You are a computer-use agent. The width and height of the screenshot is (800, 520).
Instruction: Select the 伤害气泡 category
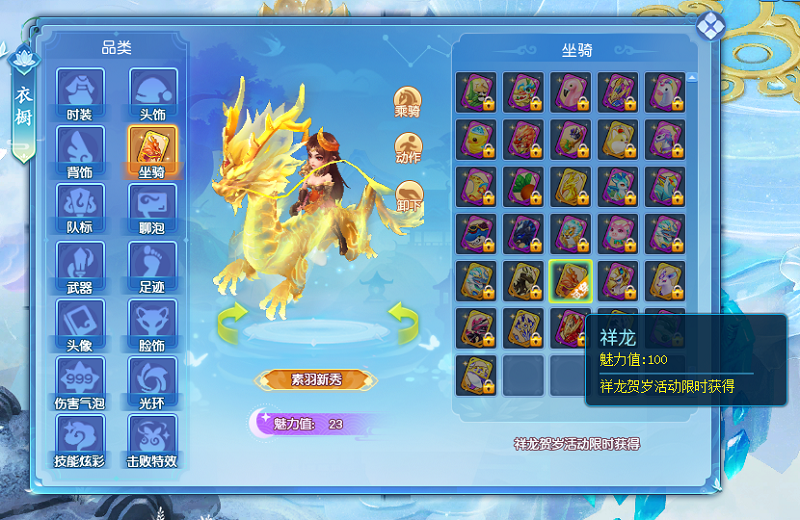(x=80, y=382)
